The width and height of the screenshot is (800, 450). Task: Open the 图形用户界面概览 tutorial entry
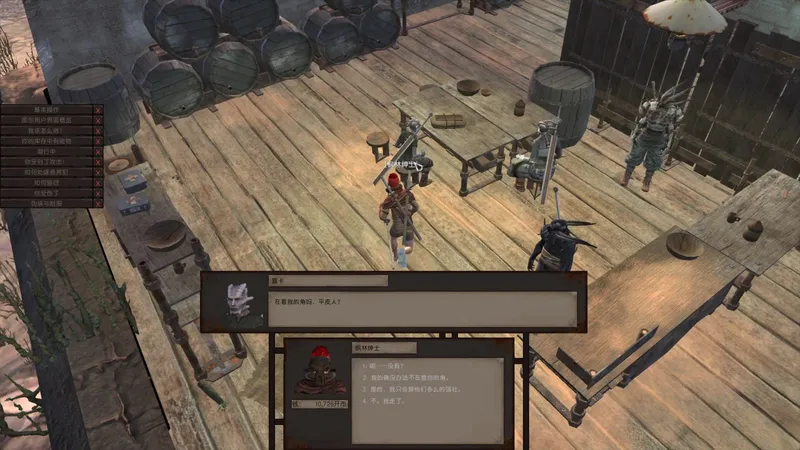pyautogui.click(x=47, y=119)
